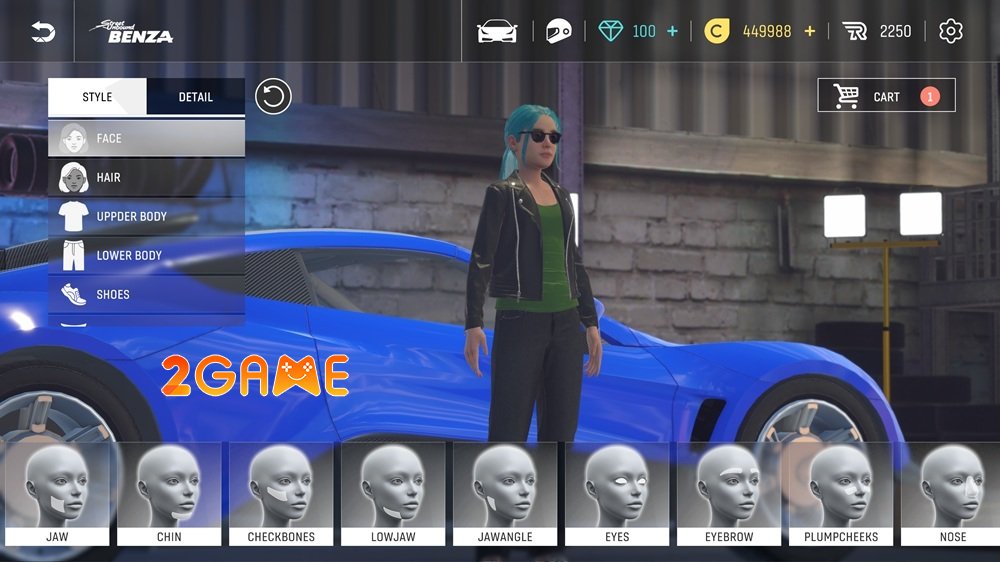Select the Chin face option

pyautogui.click(x=169, y=494)
